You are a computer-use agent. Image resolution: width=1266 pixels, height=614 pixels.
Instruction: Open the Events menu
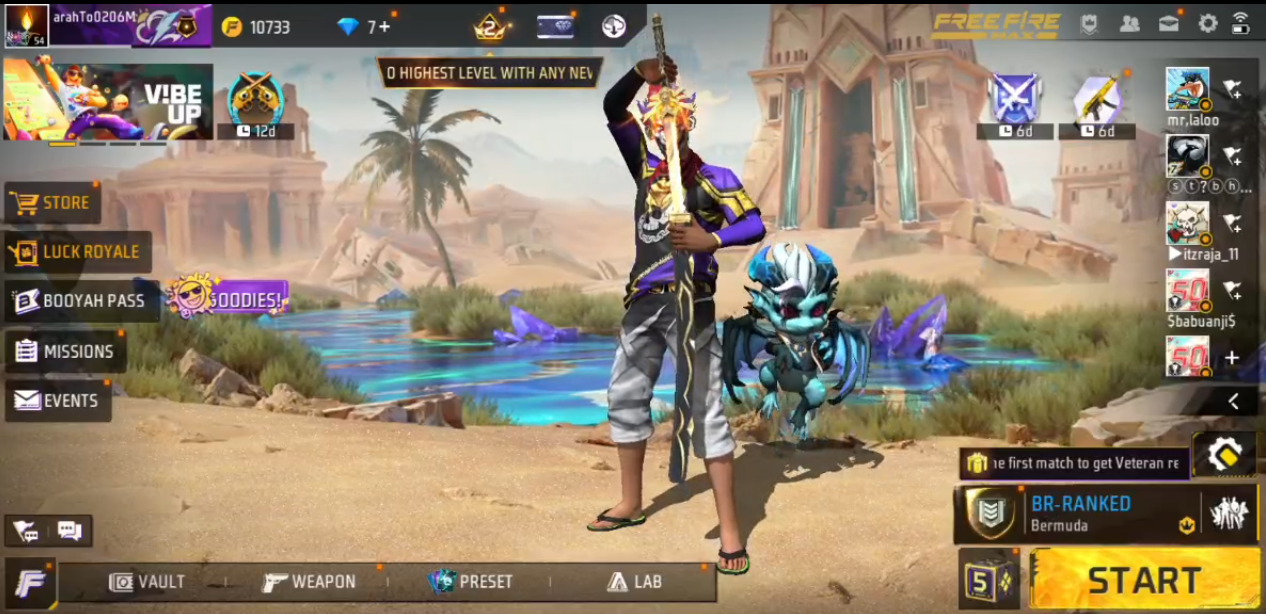[58, 401]
